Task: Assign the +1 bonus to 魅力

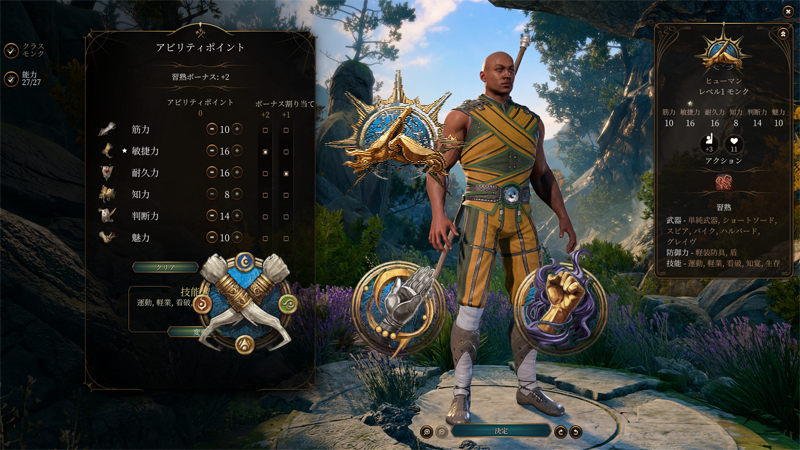Action: pos(286,238)
